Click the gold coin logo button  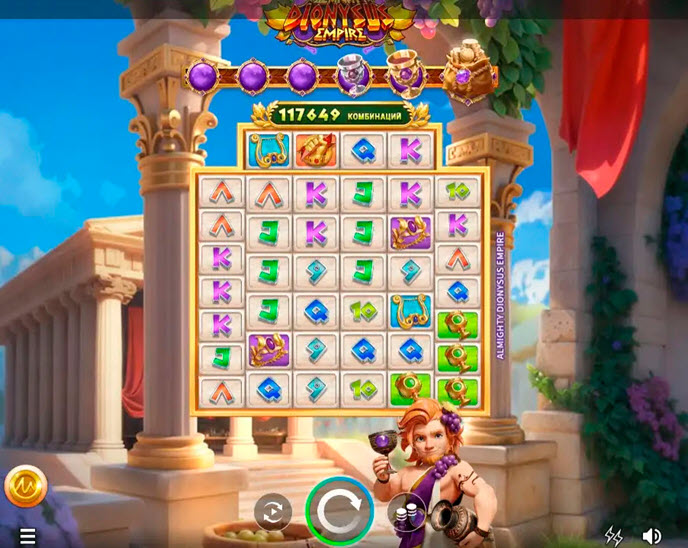click(26, 487)
